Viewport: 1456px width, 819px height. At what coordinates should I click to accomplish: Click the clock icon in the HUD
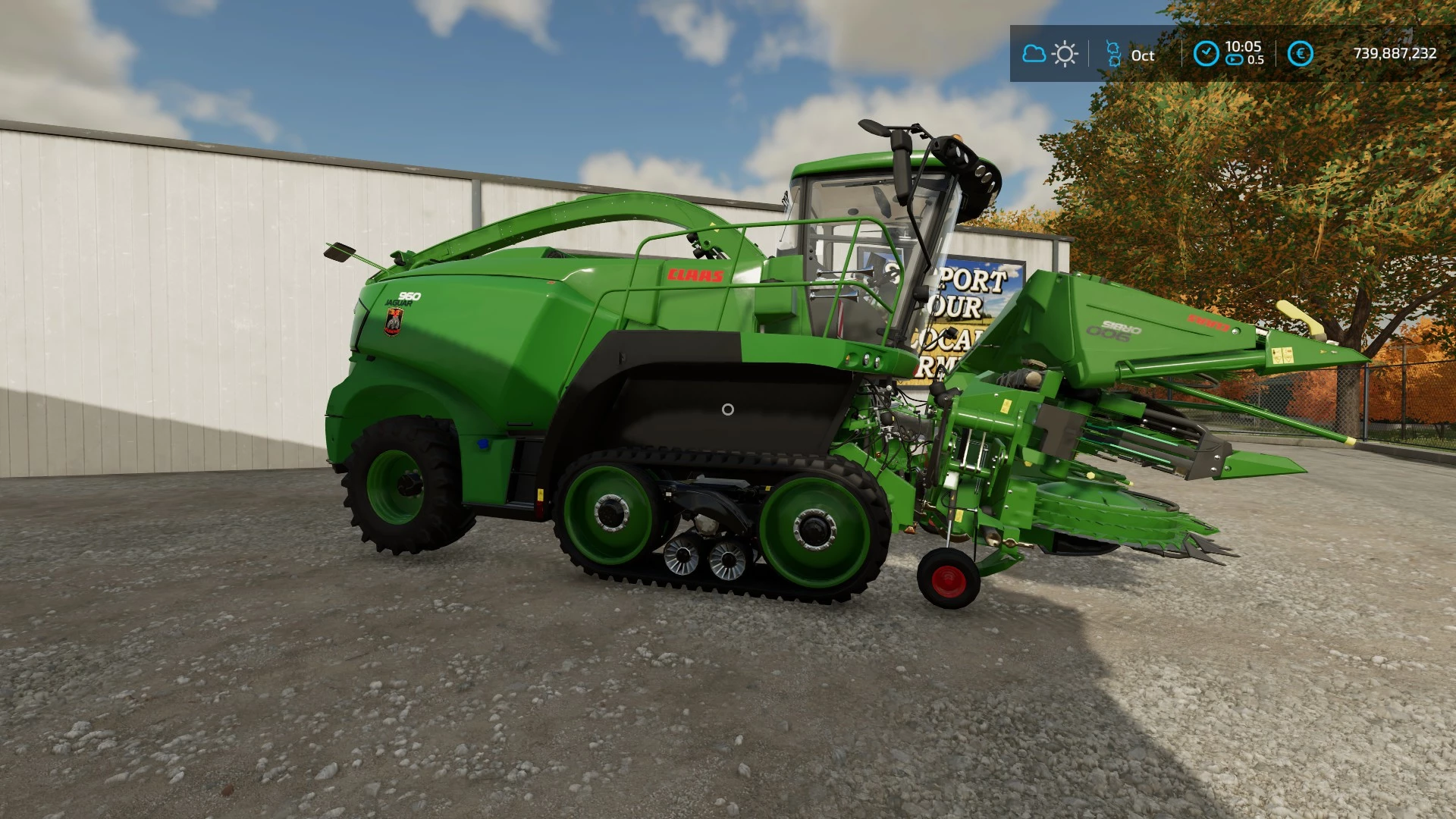coord(1206,54)
